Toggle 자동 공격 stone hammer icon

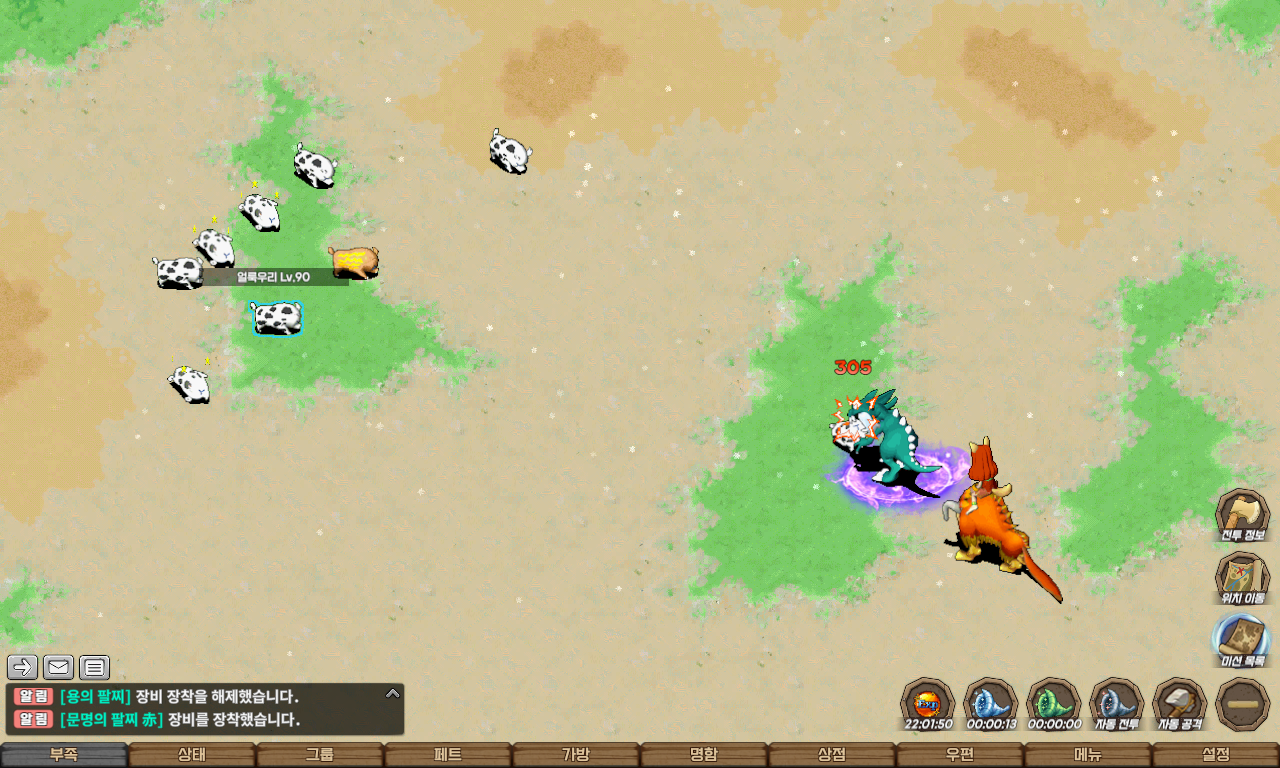[x=1180, y=704]
